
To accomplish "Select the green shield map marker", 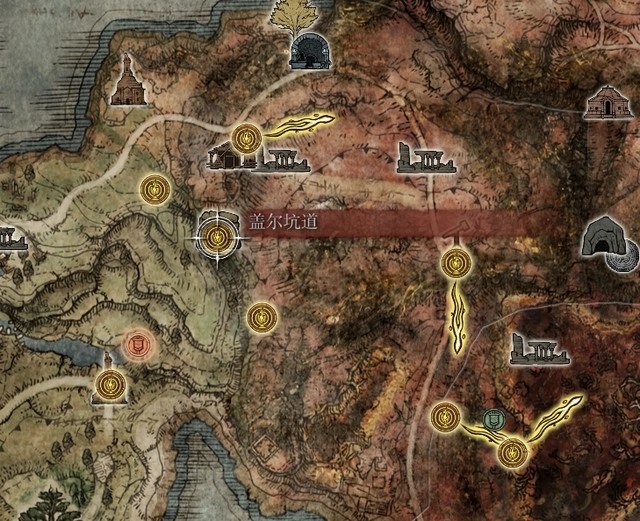I will (492, 419).
